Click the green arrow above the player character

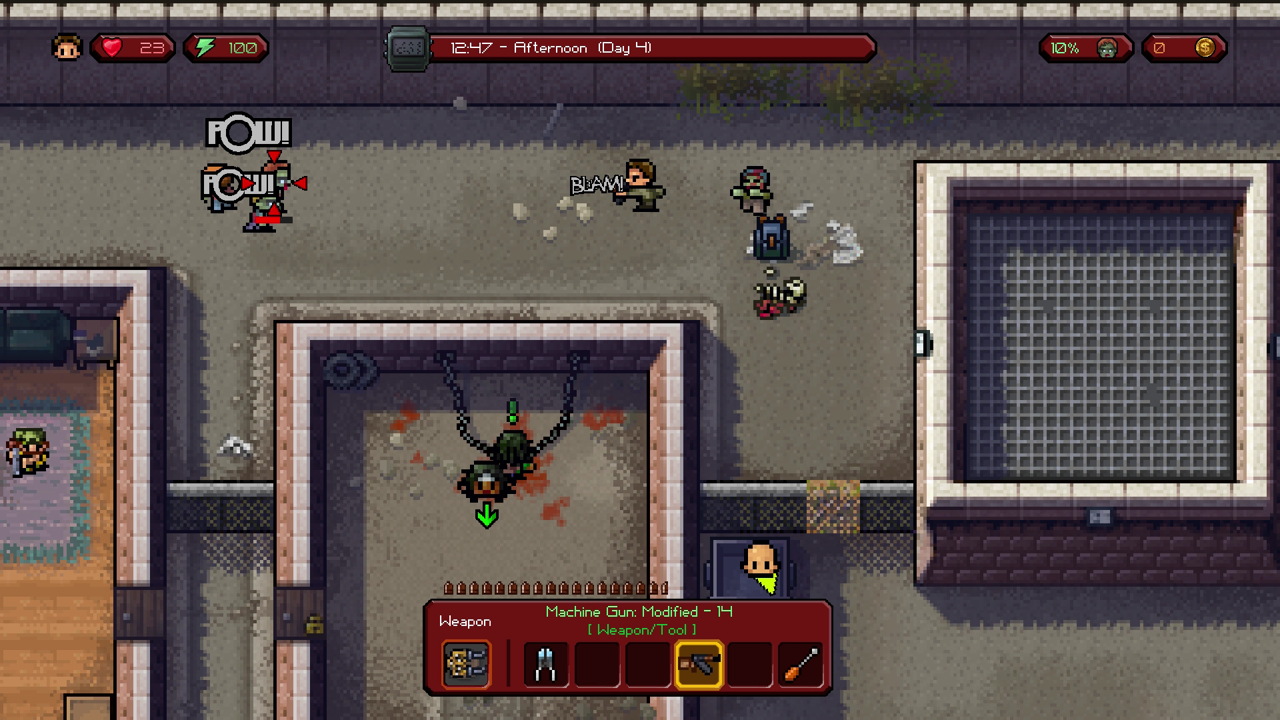pos(487,515)
